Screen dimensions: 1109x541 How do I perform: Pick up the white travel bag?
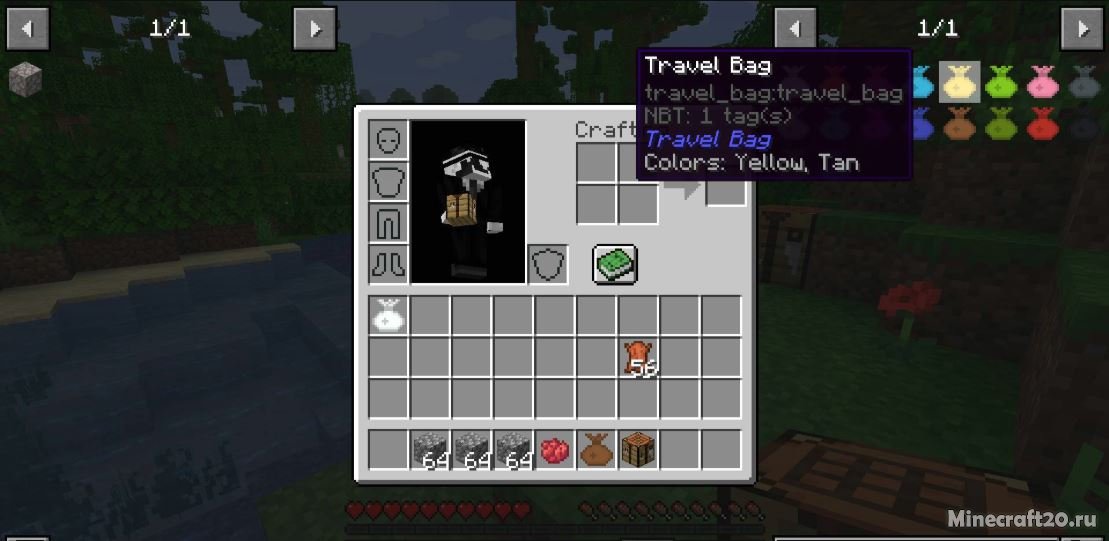pos(388,315)
